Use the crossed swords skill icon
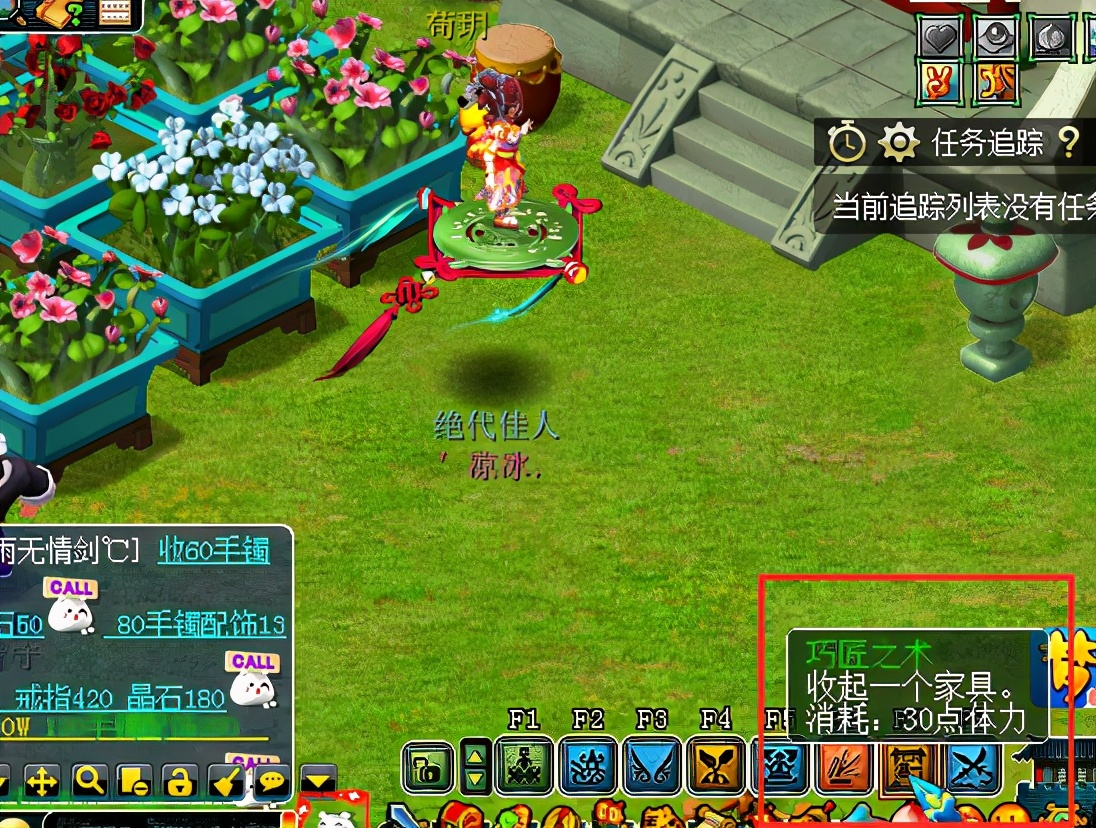The width and height of the screenshot is (1096, 828). (x=972, y=768)
